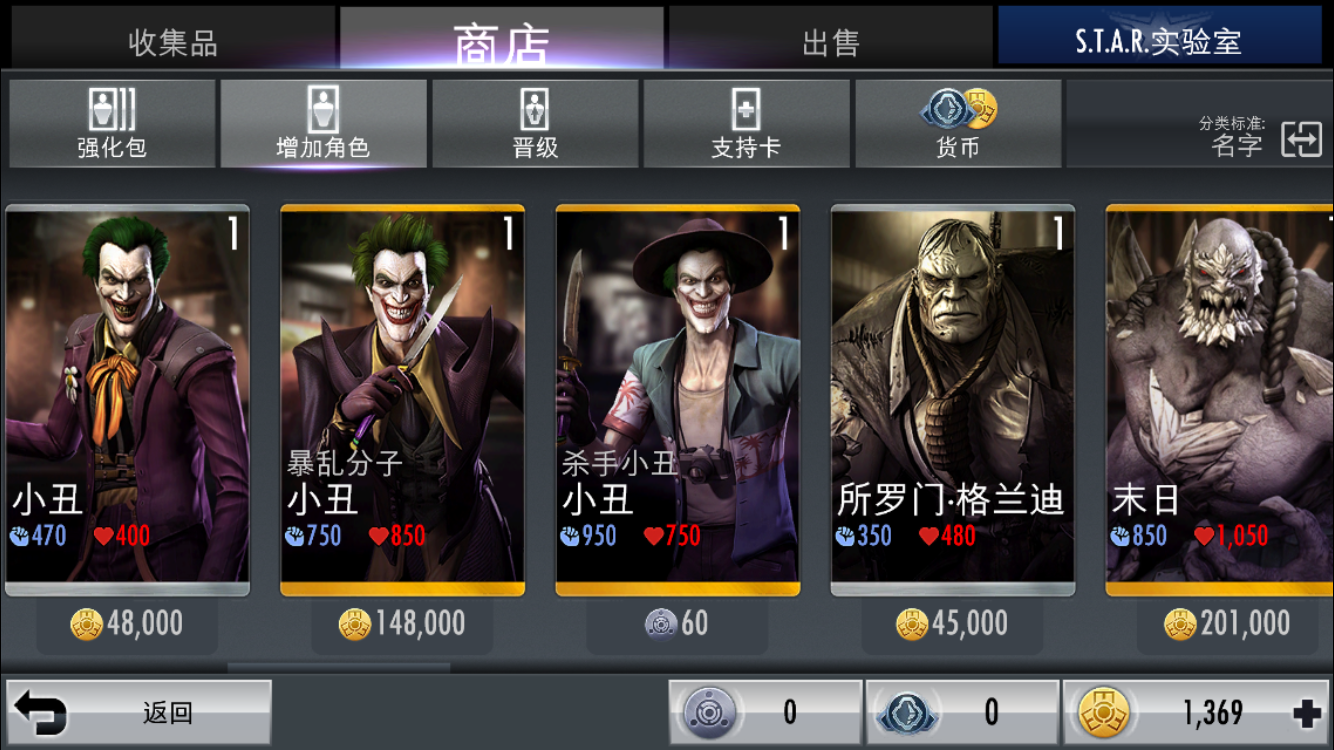Add more gold coins with plus button
This screenshot has width=1334, height=750.
[1306, 713]
